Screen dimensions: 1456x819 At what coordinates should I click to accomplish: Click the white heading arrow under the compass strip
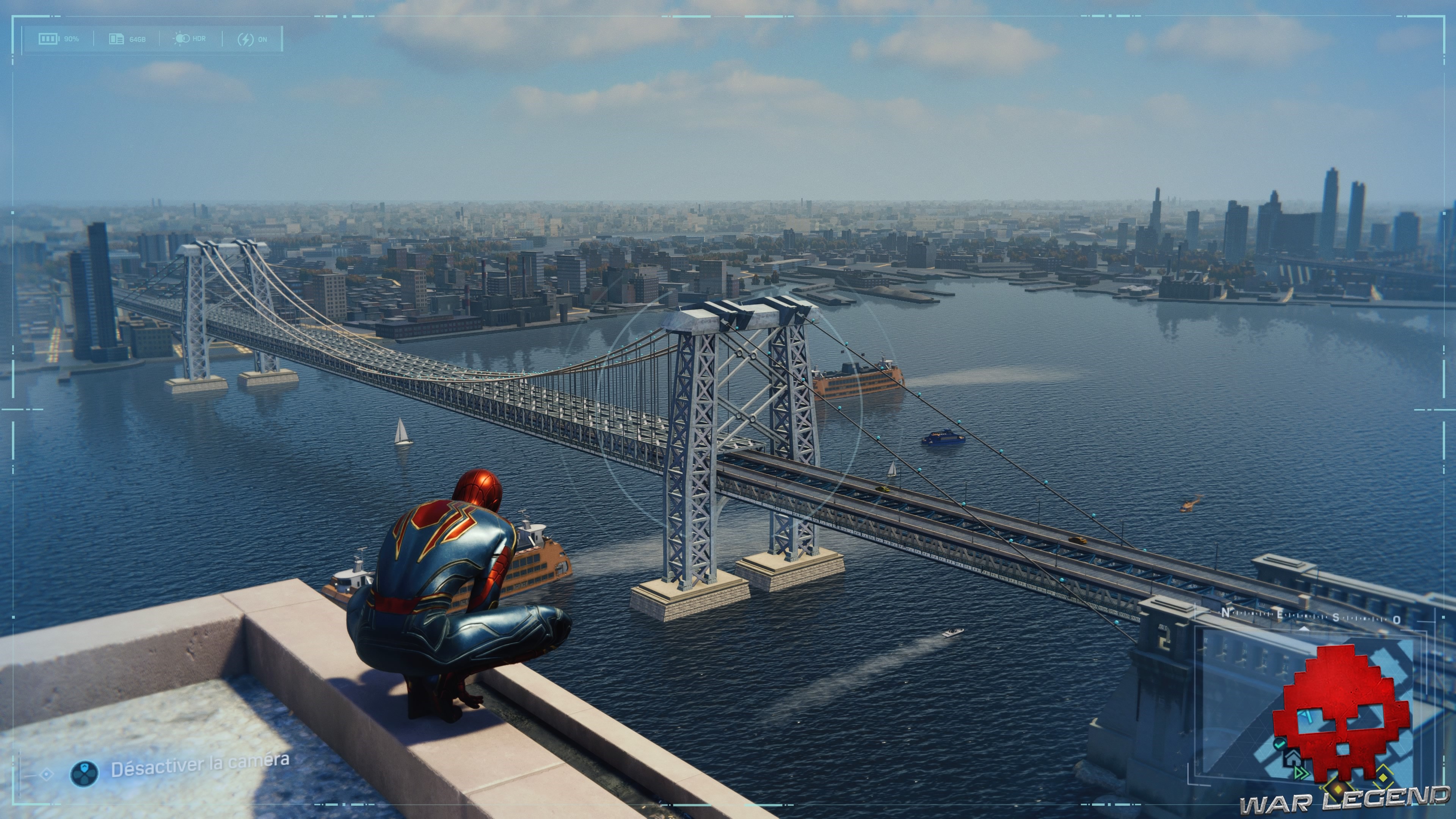point(1304,631)
